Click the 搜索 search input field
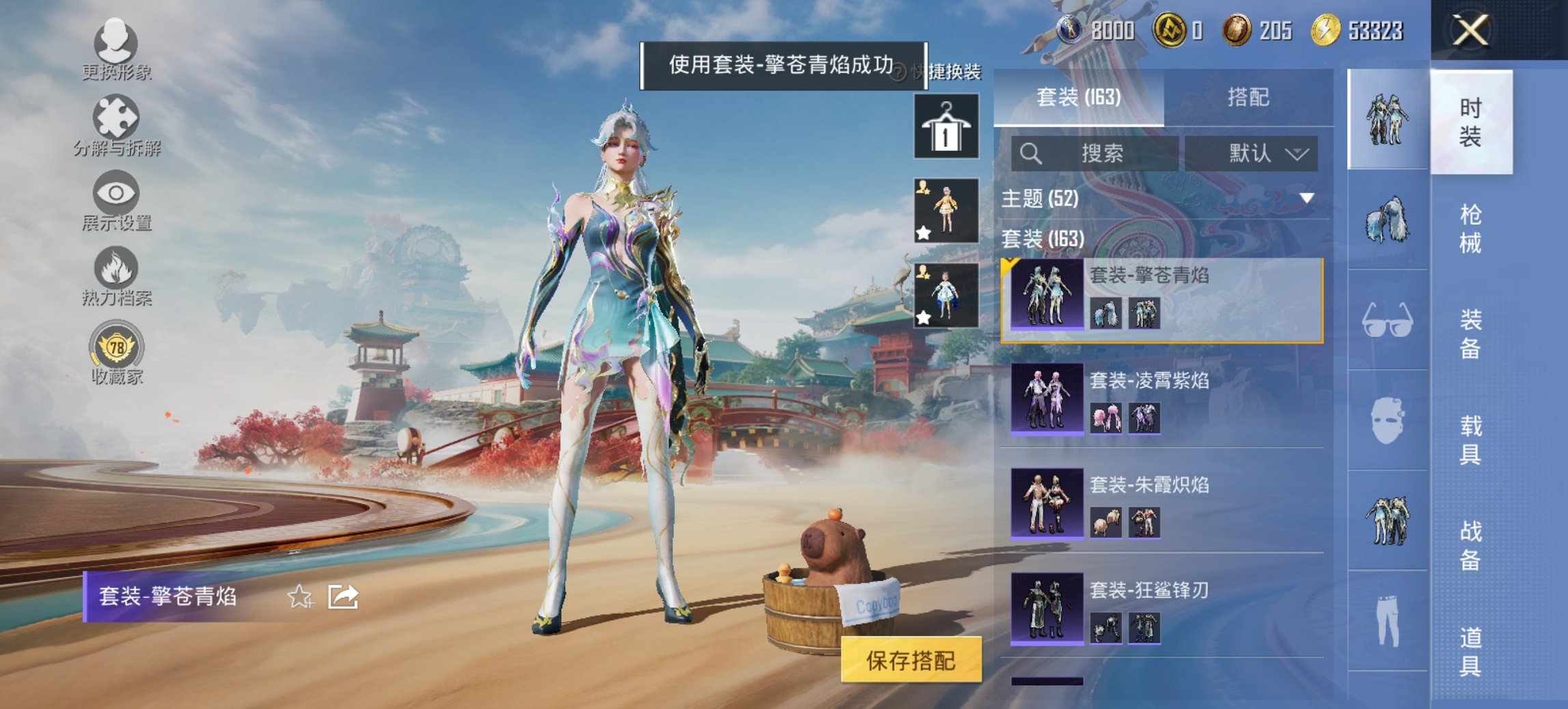The height and width of the screenshot is (709, 1568). point(1093,153)
